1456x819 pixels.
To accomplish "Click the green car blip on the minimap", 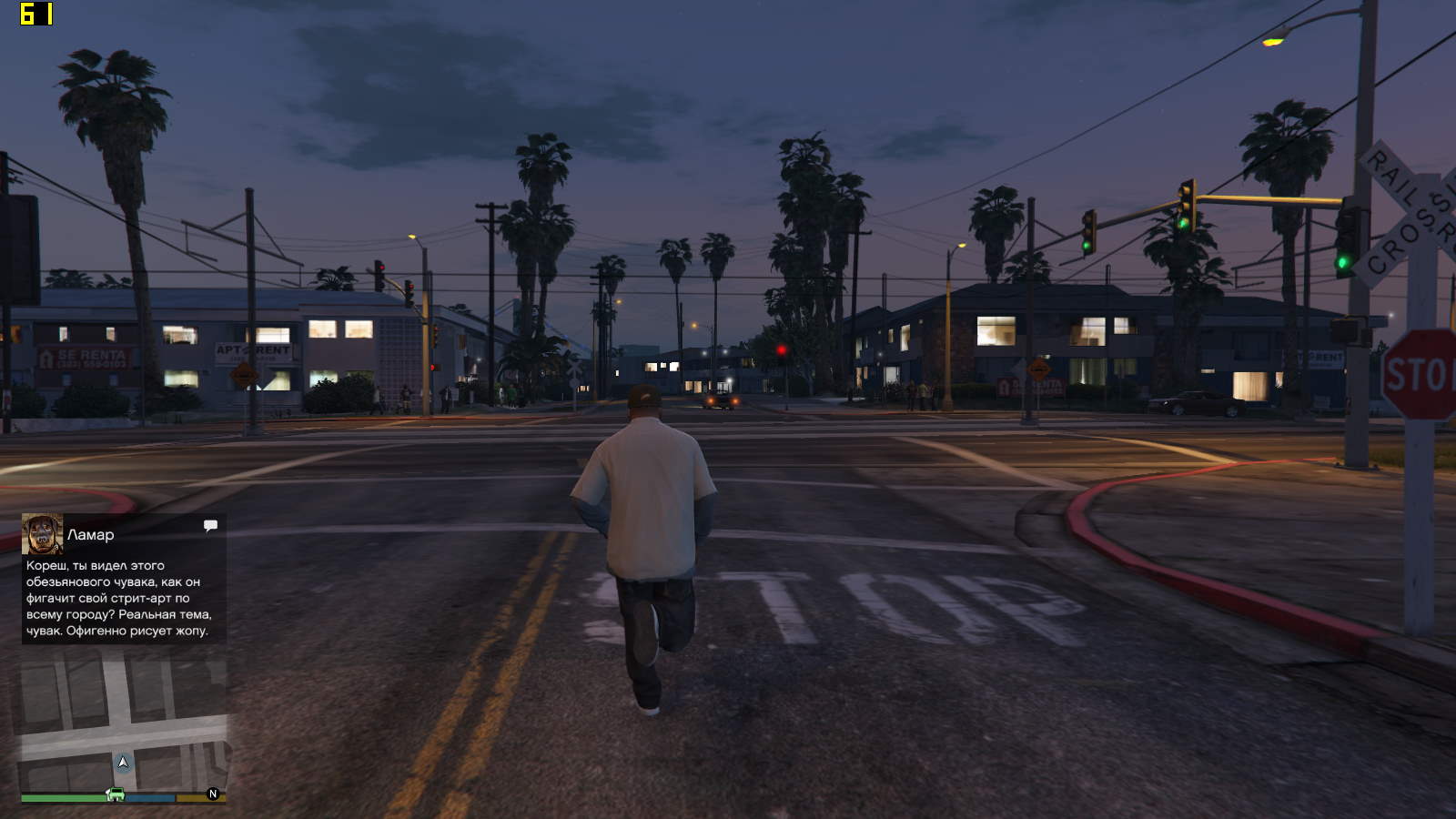I will coord(116,794).
